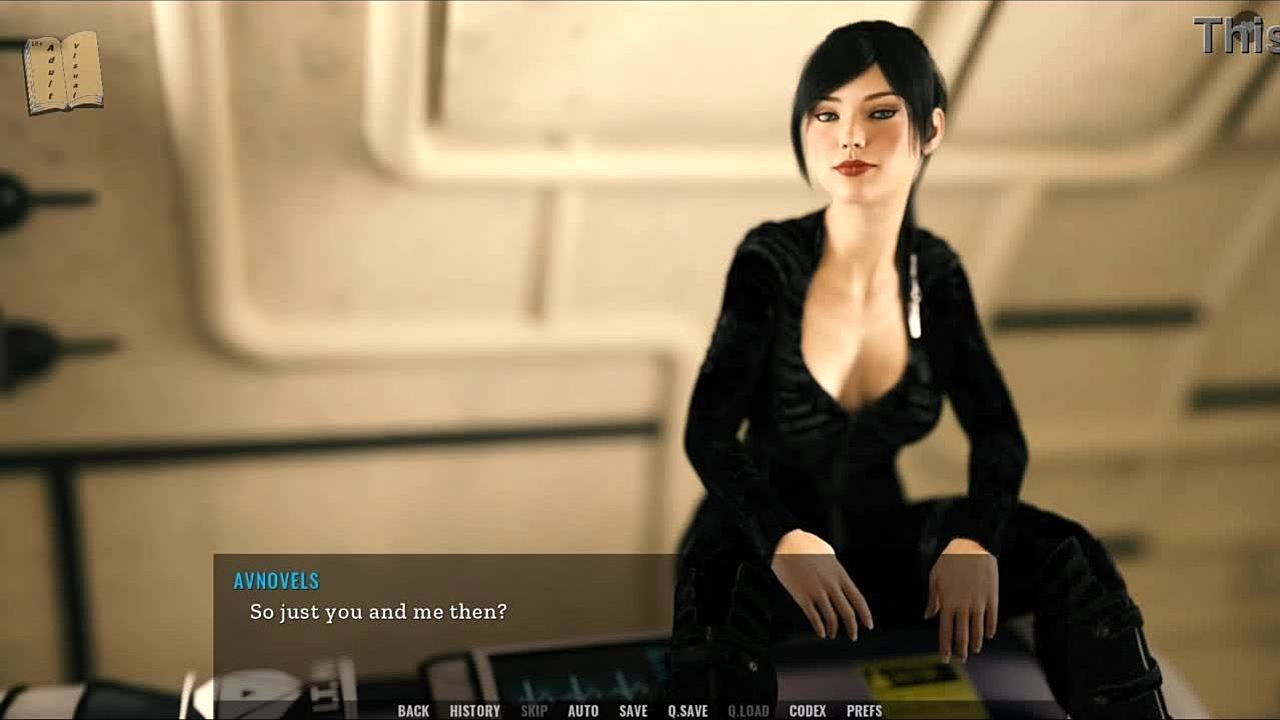Toggle Auto advance mode

tap(583, 711)
